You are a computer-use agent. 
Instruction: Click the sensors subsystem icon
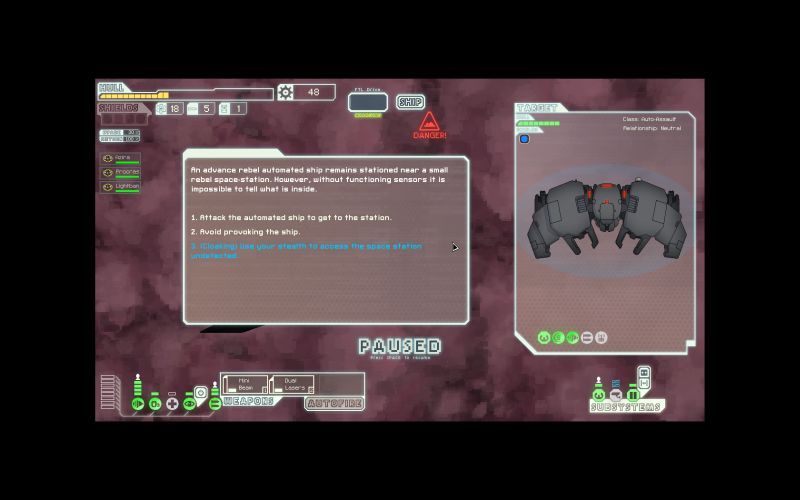click(x=616, y=395)
